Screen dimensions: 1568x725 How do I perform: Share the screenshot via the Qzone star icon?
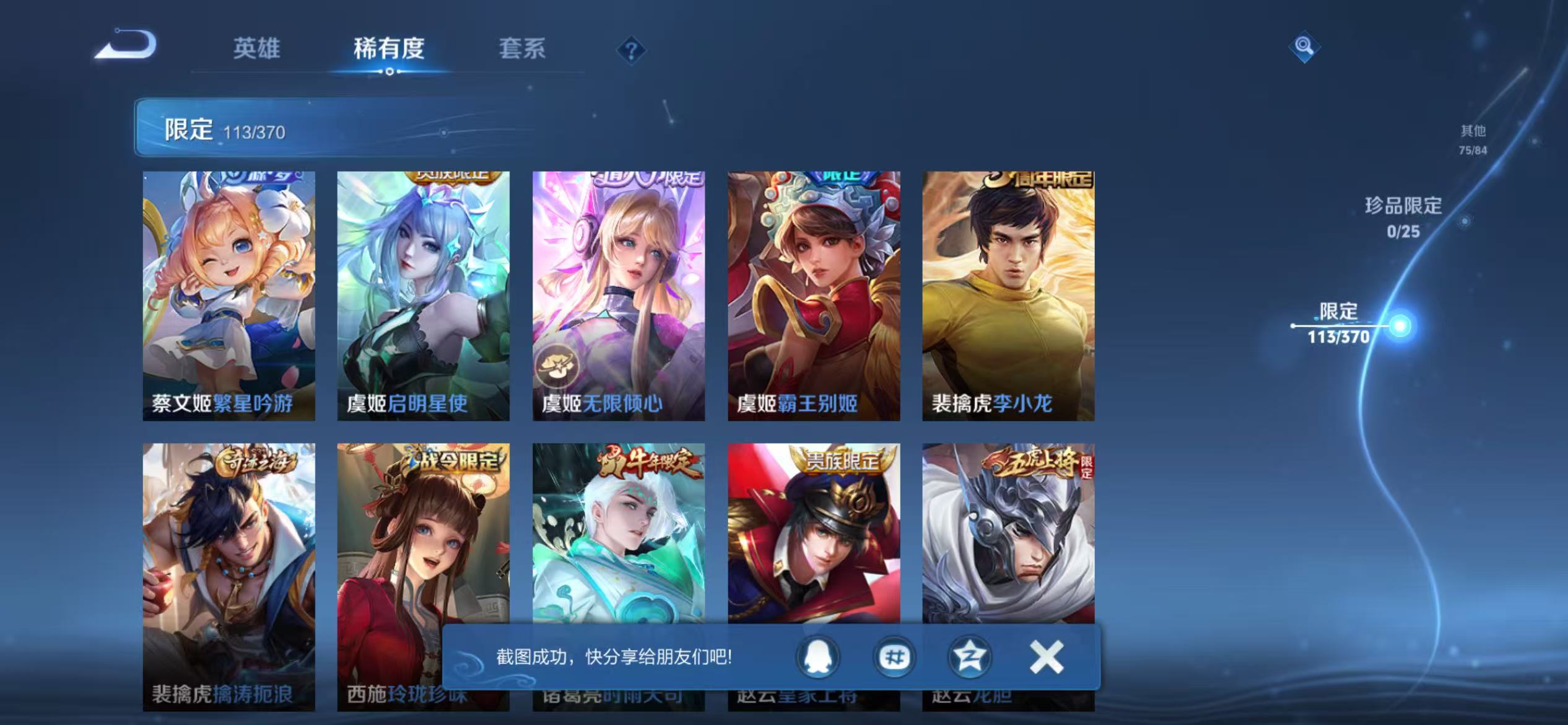[970, 657]
